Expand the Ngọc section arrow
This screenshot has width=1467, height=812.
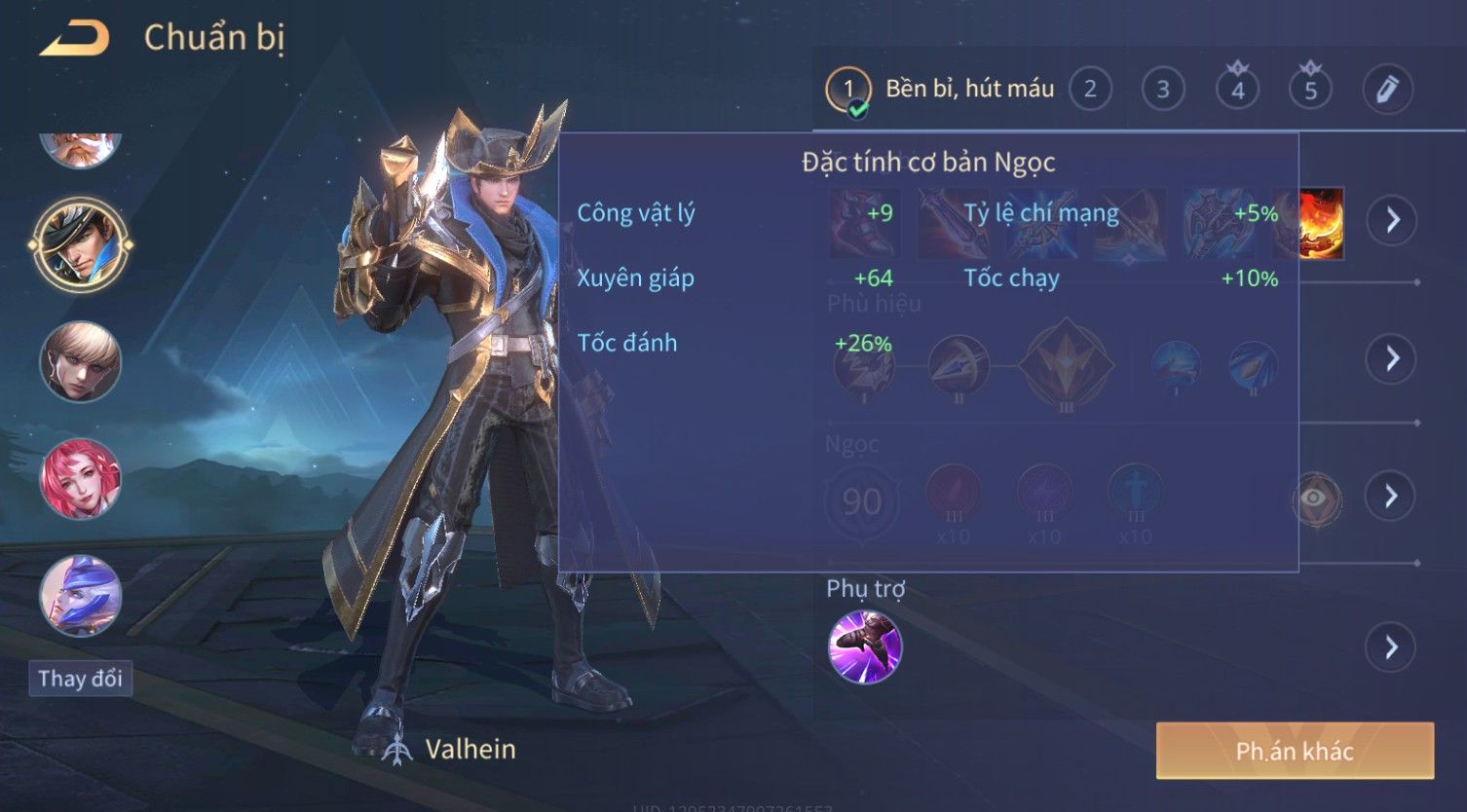(x=1391, y=497)
